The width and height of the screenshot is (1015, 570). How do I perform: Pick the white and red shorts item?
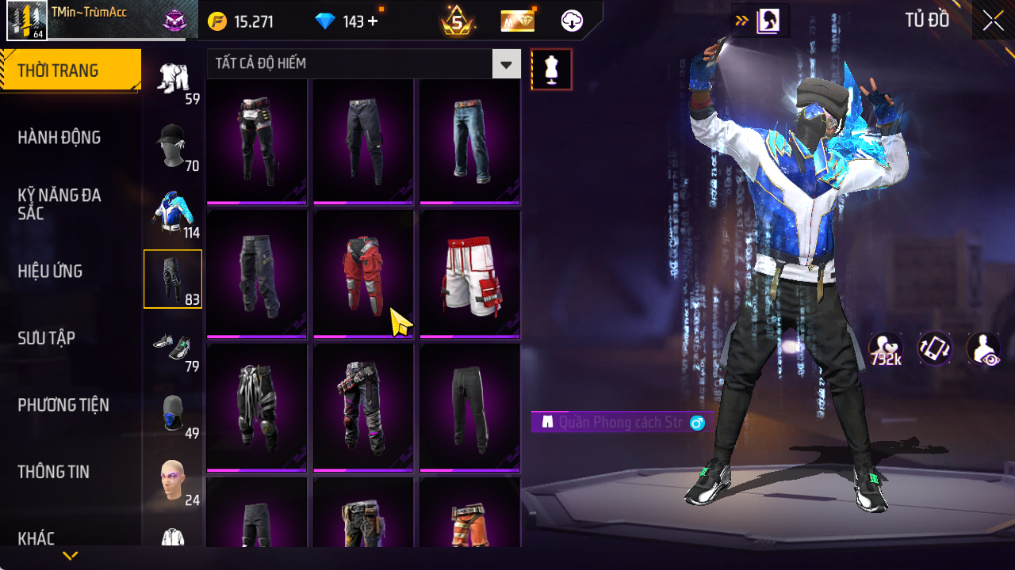(x=469, y=272)
